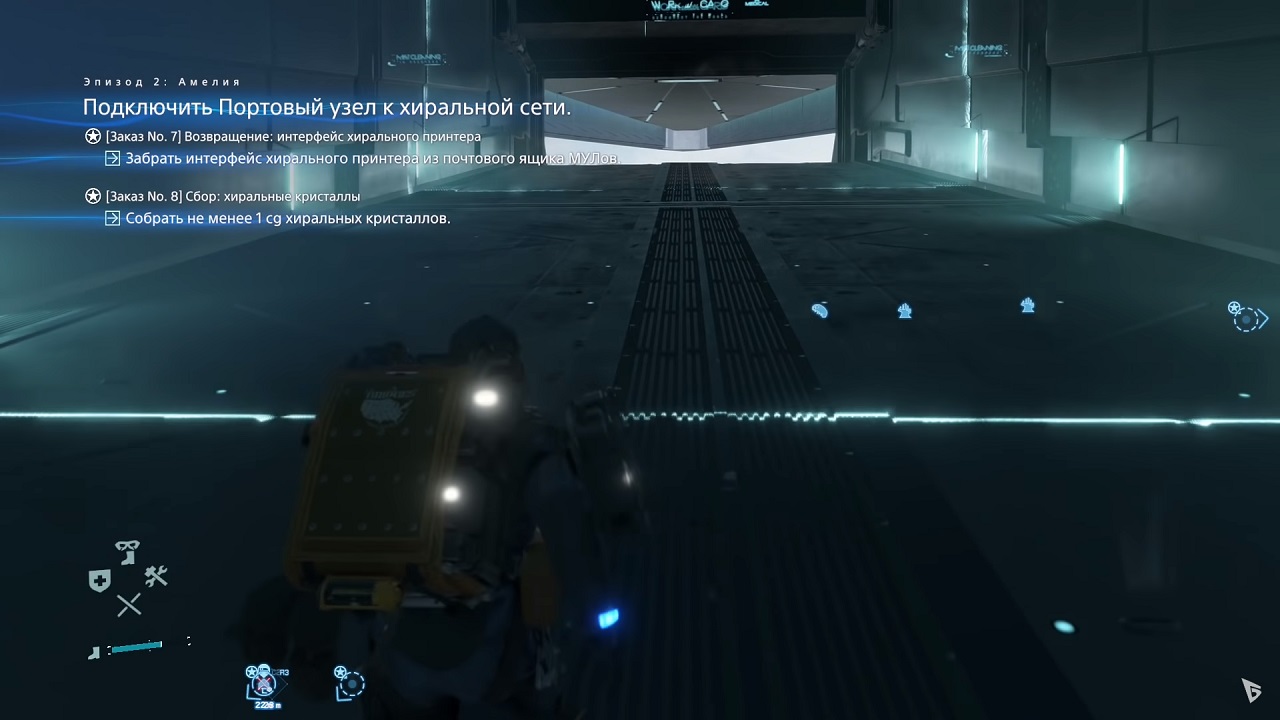Select the crossed-lines X shortcut icon
Image resolution: width=1280 pixels, height=720 pixels.
[x=128, y=604]
